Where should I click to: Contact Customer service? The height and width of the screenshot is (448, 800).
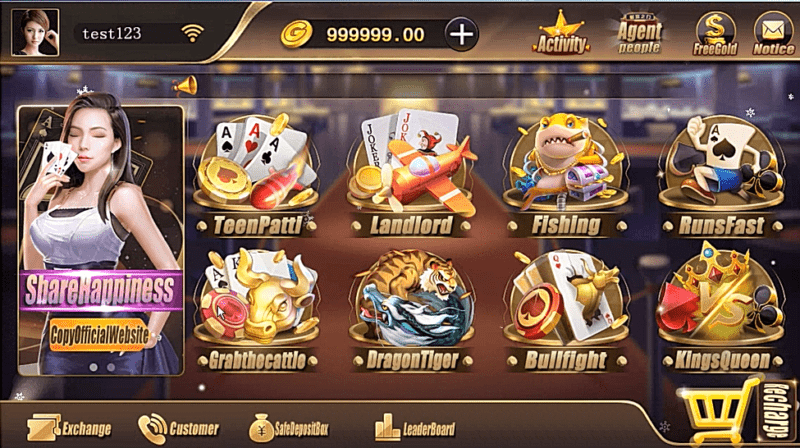pos(179,428)
